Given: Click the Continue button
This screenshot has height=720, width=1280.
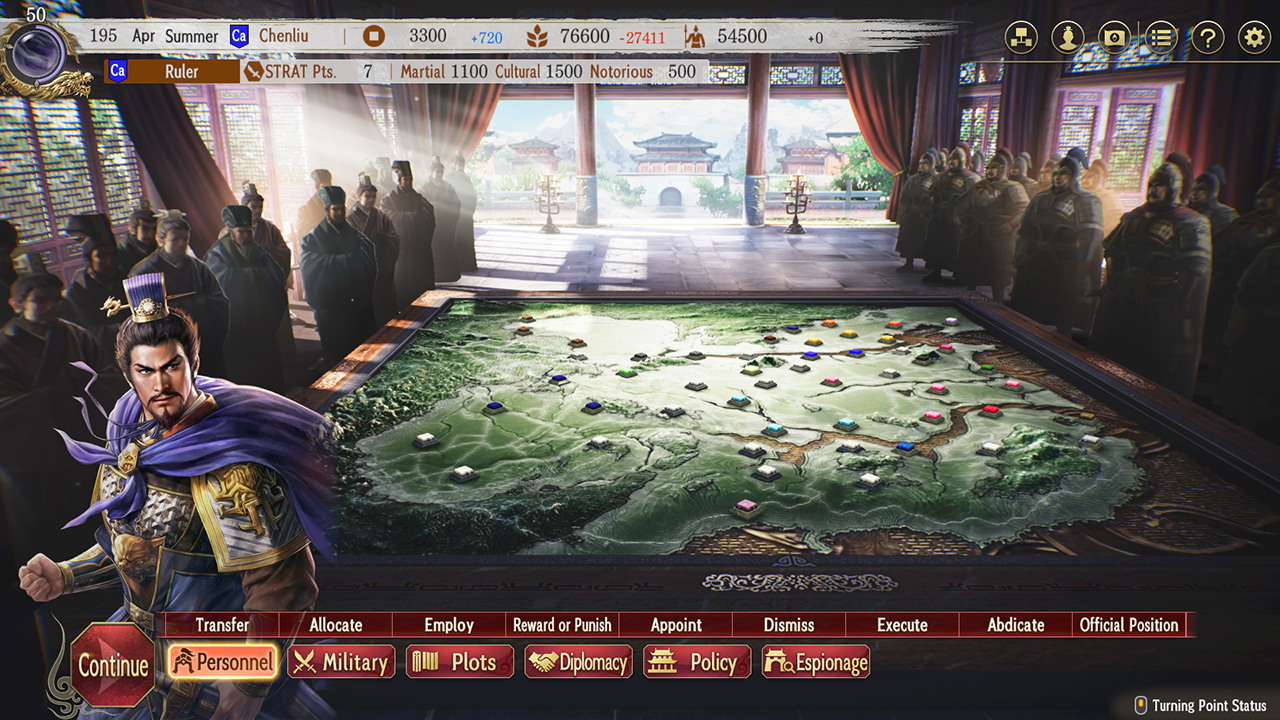Looking at the screenshot, I should pyautogui.click(x=113, y=665).
